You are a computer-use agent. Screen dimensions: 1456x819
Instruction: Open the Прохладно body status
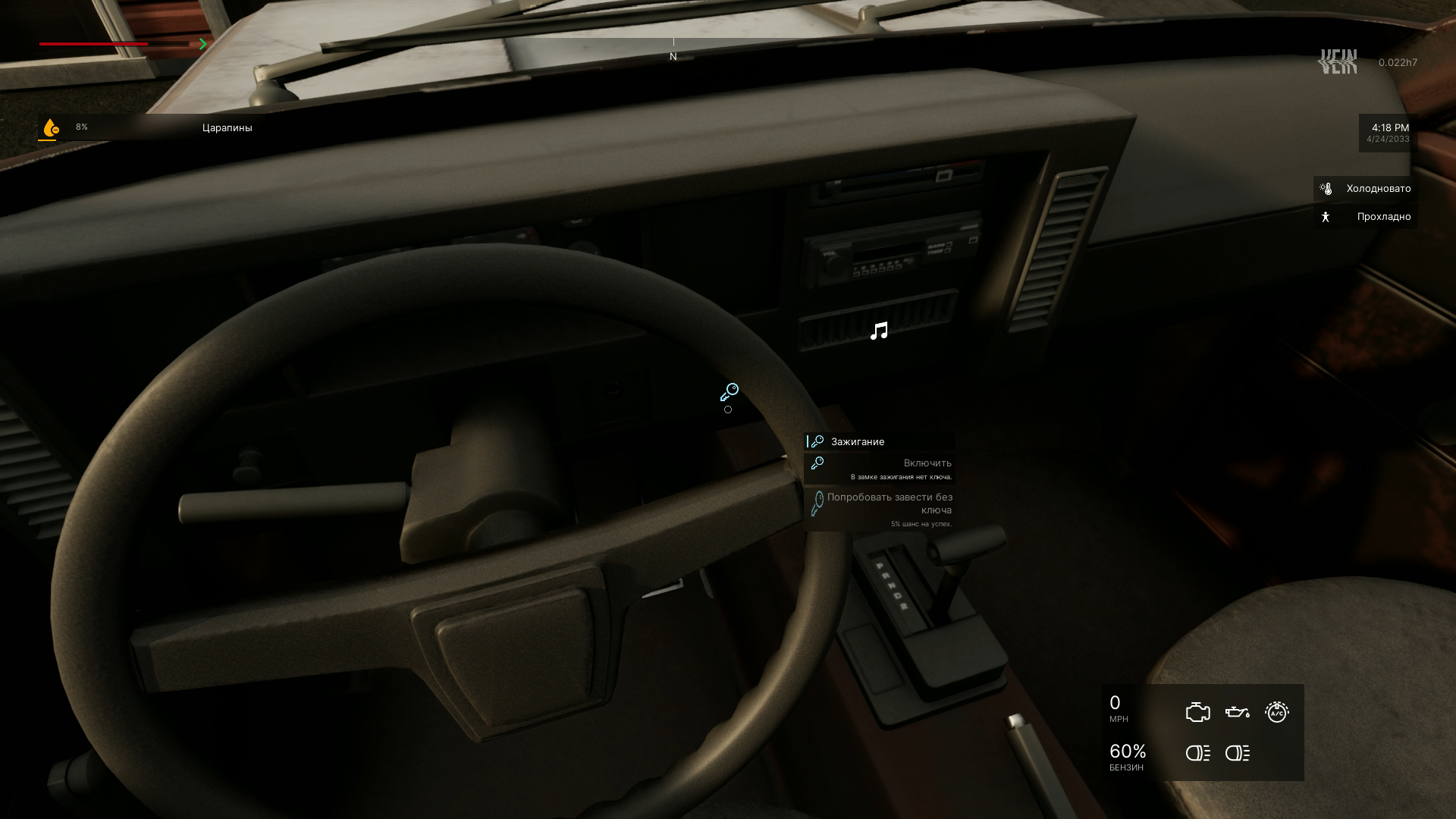pyautogui.click(x=1366, y=217)
